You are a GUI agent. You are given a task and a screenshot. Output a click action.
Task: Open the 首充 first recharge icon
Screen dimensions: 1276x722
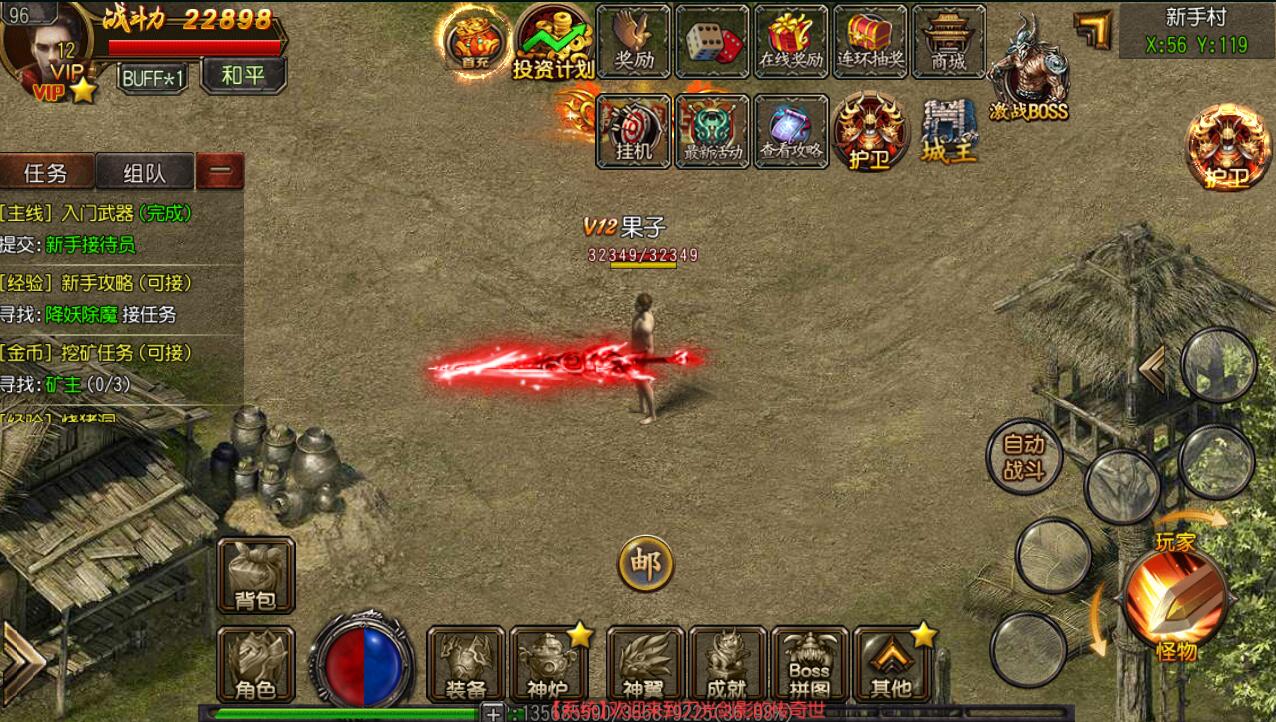tap(469, 41)
